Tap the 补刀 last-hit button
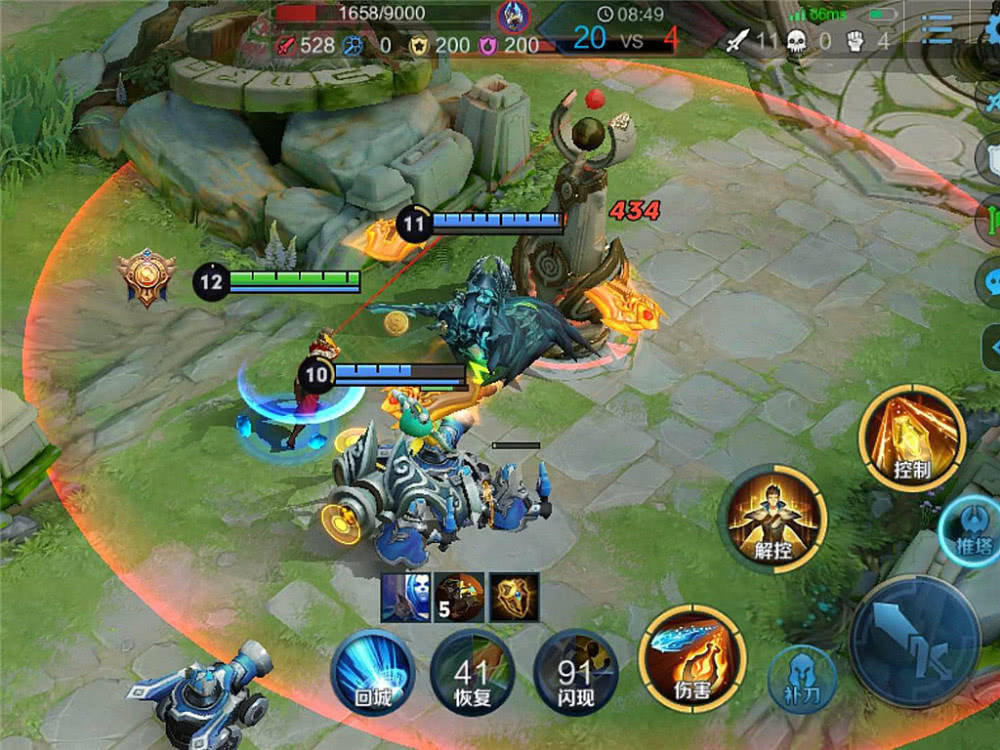 (802, 679)
